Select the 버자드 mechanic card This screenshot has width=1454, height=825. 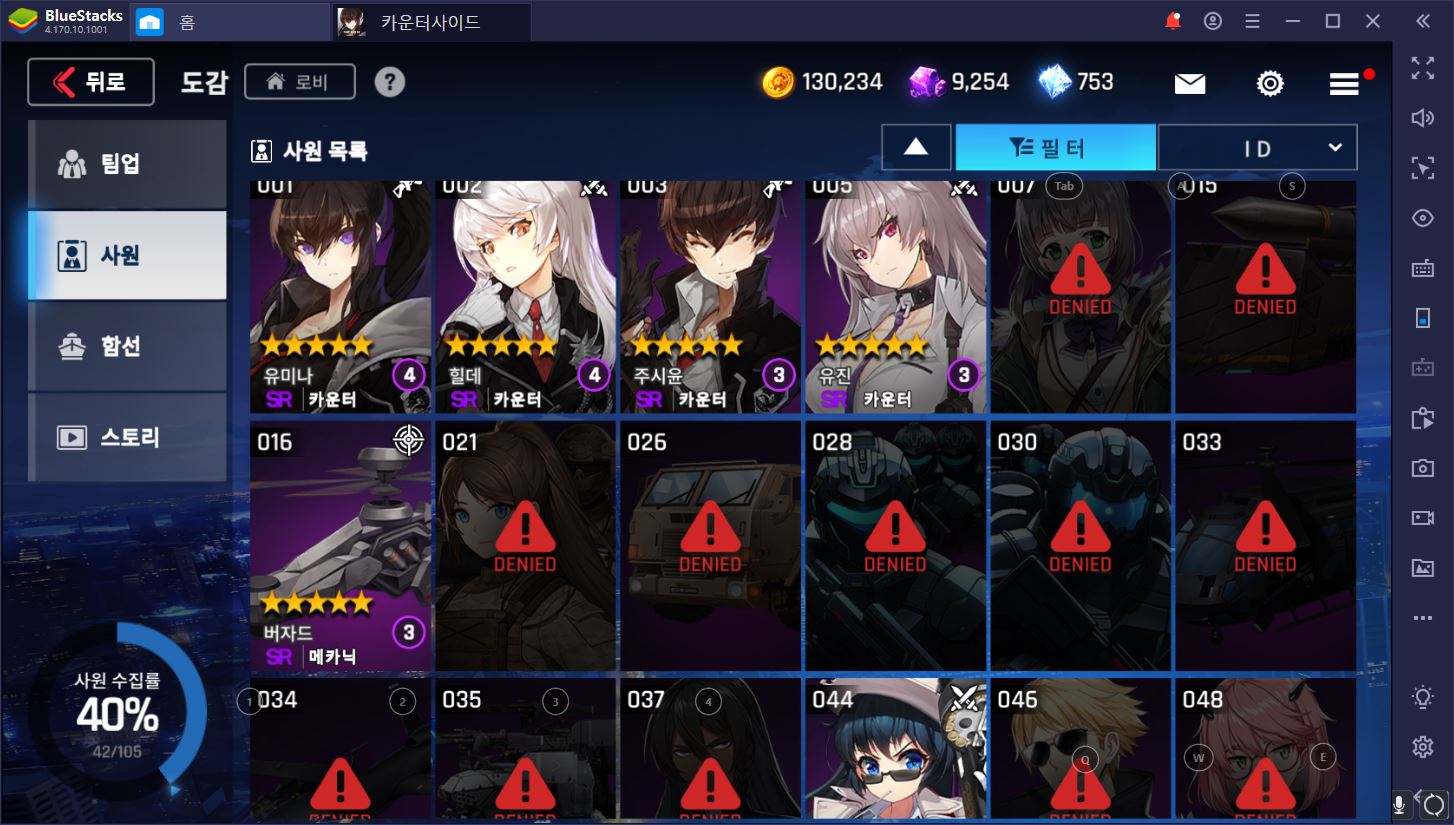point(341,546)
